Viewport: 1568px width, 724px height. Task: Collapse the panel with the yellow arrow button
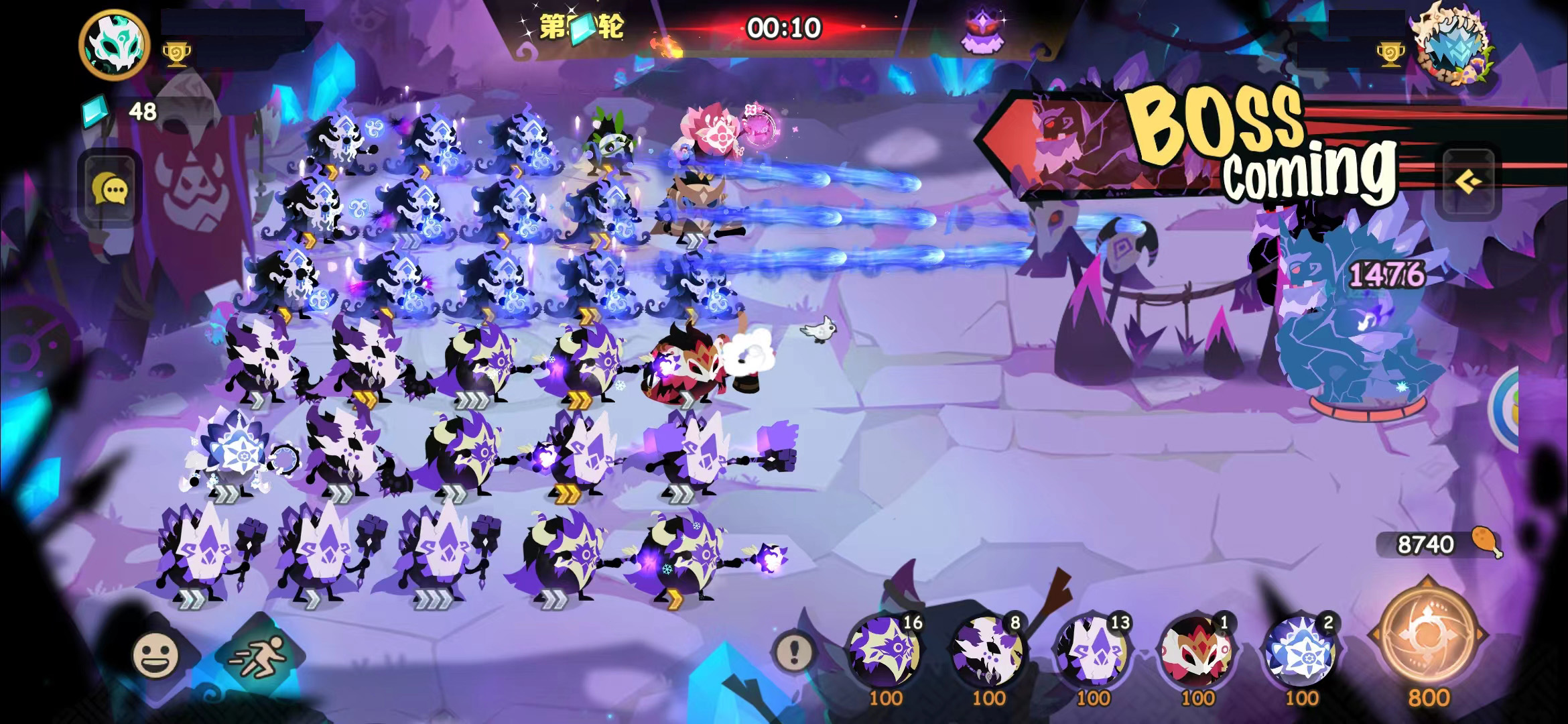coord(1467,181)
